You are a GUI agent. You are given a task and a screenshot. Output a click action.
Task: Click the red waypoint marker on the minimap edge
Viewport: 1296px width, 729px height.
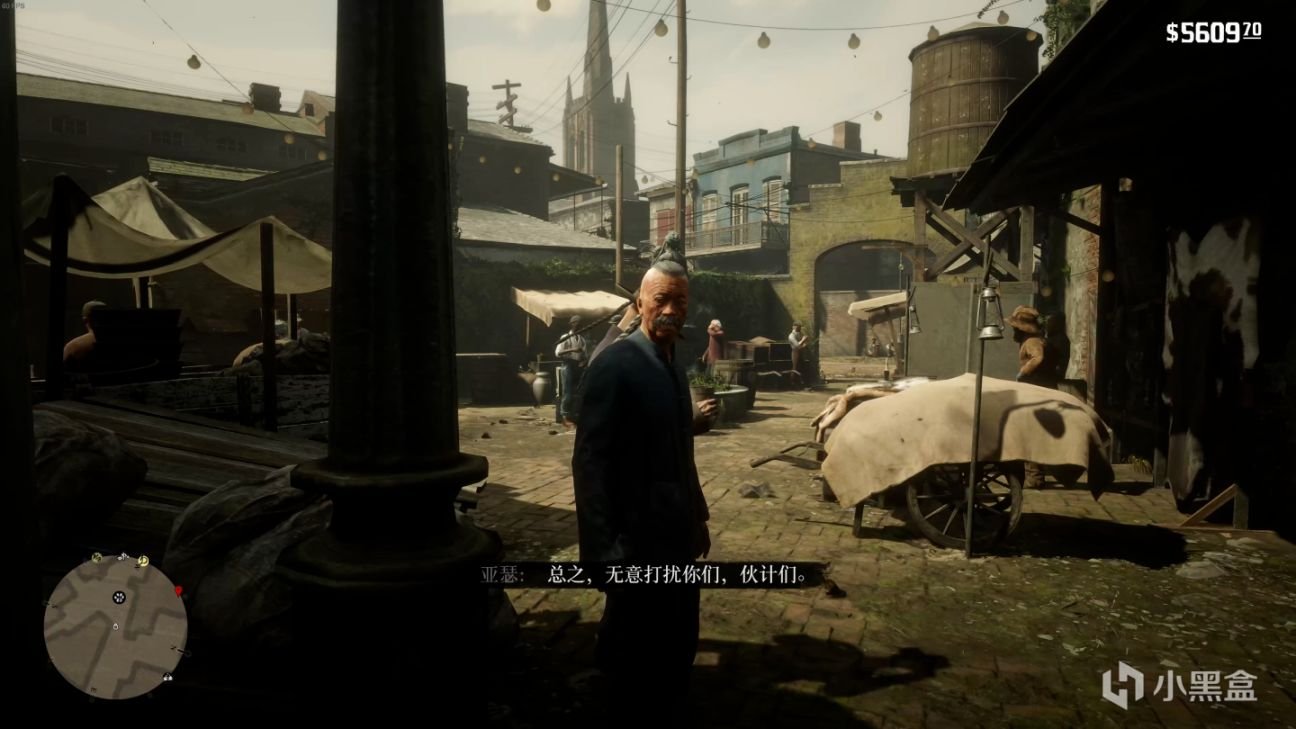179,590
